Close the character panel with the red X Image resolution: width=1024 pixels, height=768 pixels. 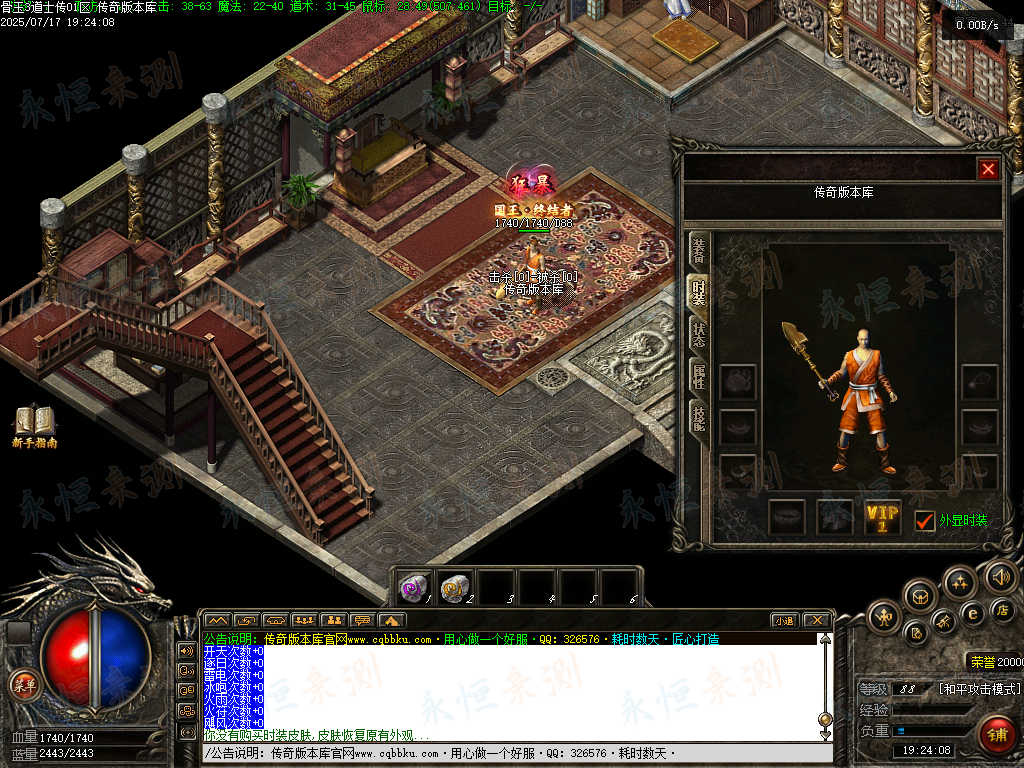[x=988, y=169]
